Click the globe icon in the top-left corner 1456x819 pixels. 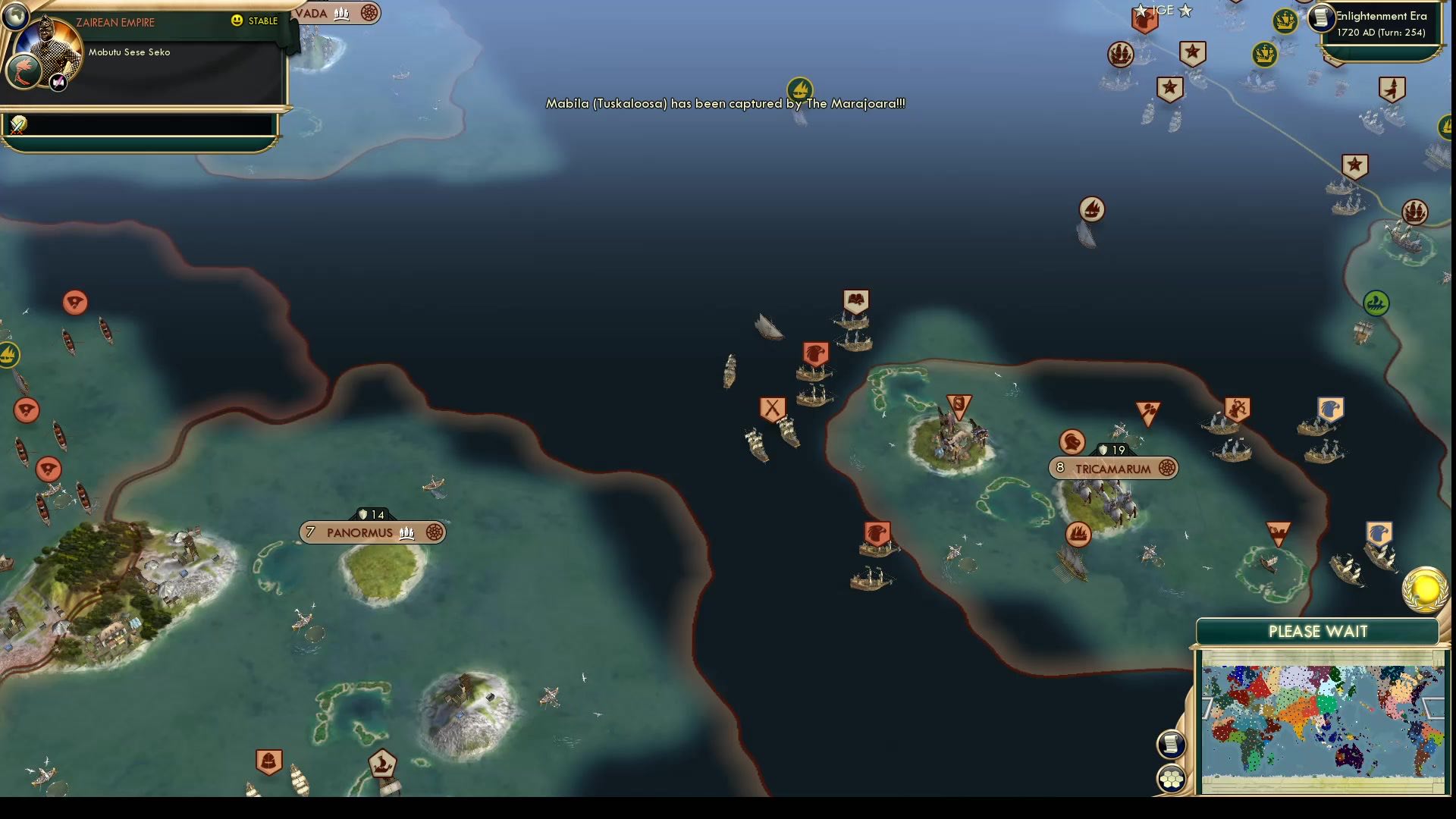click(x=15, y=17)
